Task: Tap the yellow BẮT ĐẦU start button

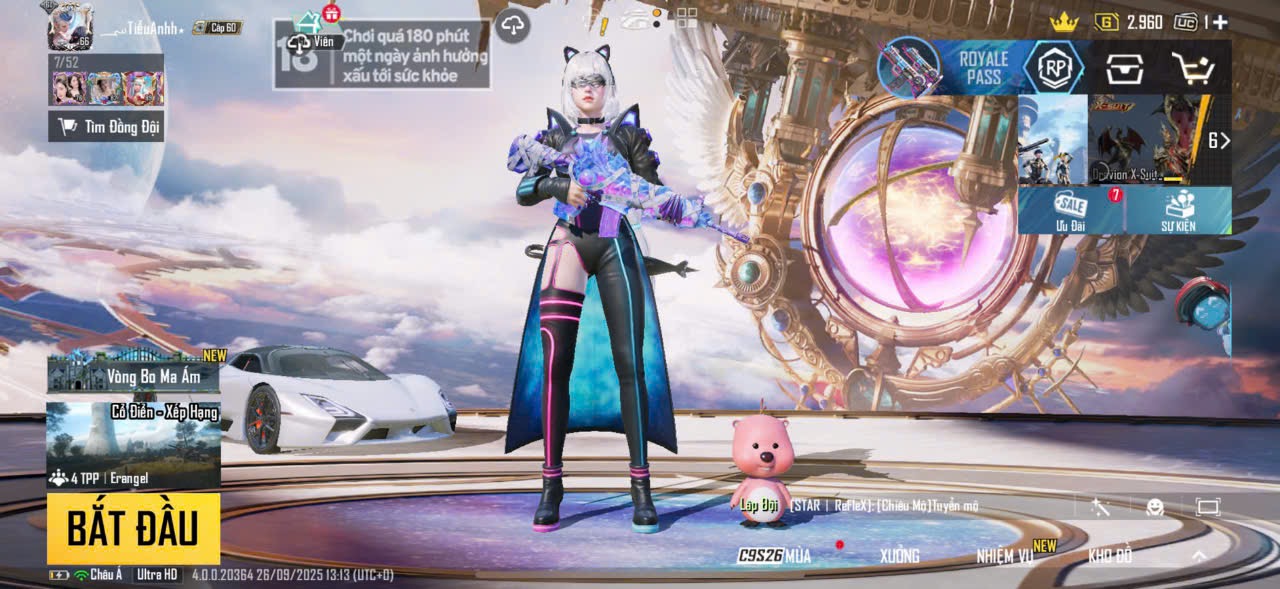Action: [133, 528]
